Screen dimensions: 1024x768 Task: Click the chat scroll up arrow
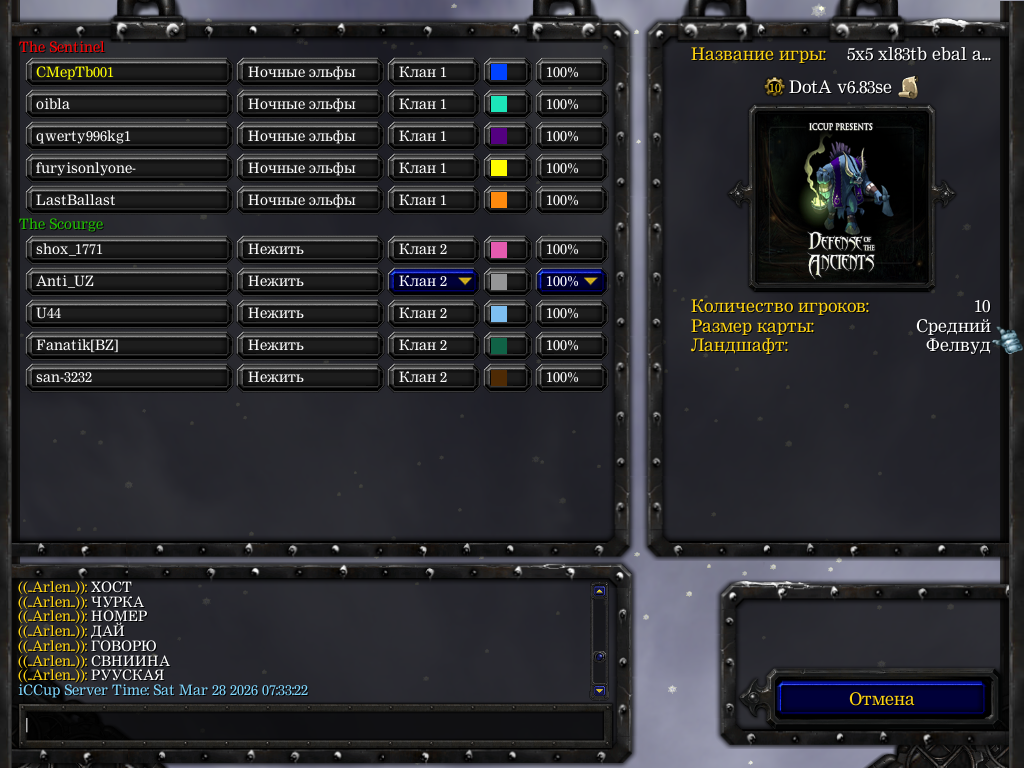pyautogui.click(x=599, y=591)
